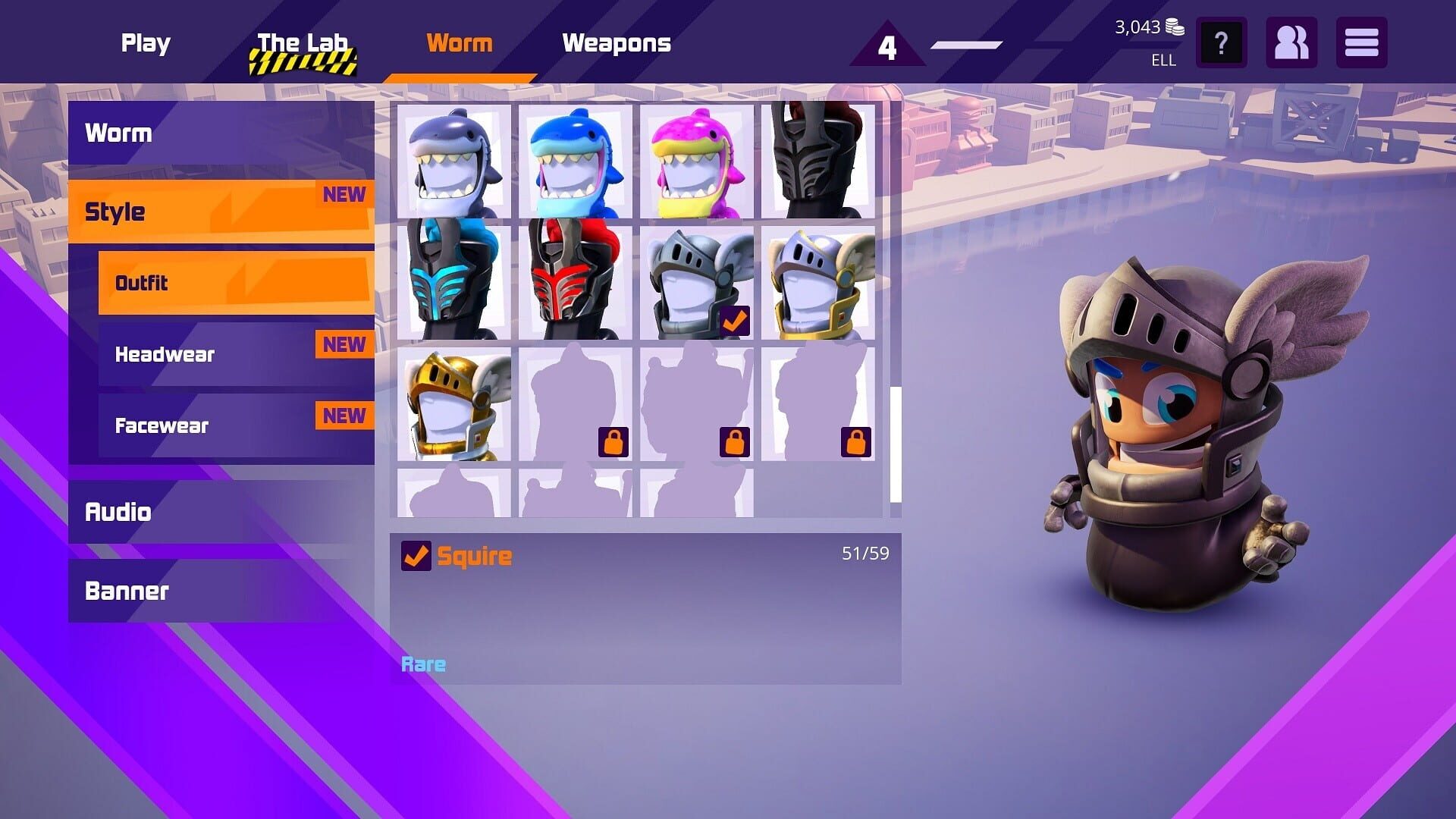Screen dimensions: 1456x819
Task: Open the friends list icon
Action: pyautogui.click(x=1291, y=43)
